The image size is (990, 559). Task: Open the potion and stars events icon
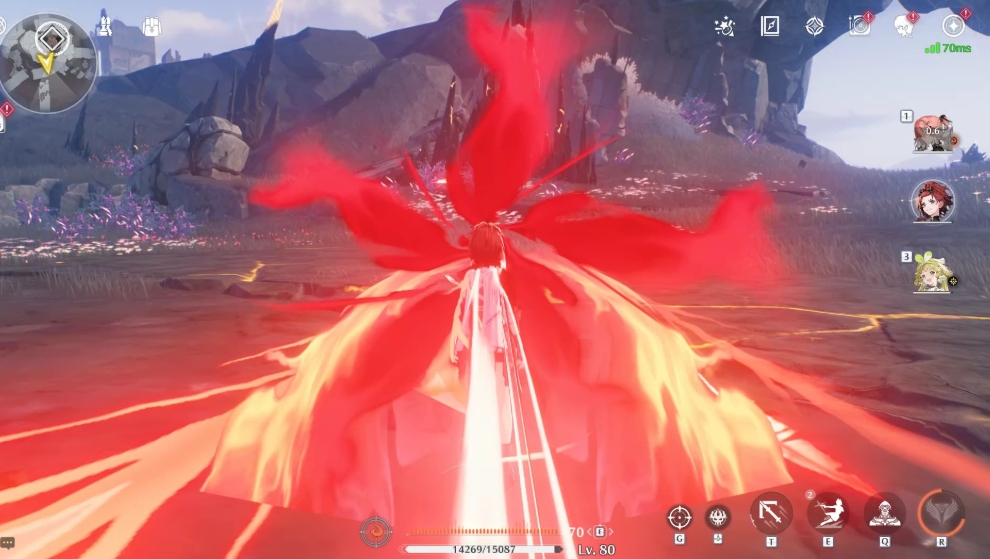725,26
